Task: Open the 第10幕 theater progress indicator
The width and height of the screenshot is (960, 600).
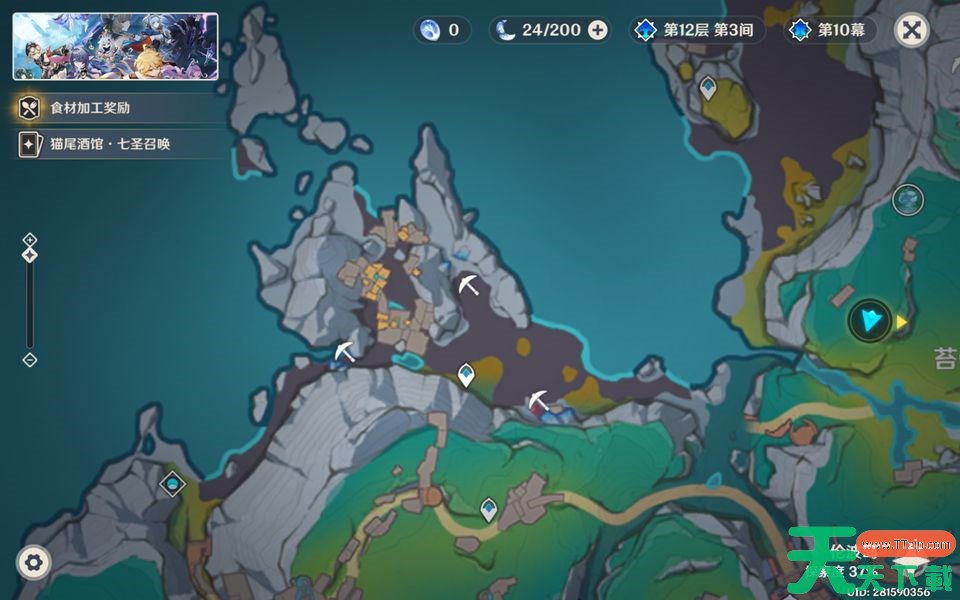Action: (829, 30)
